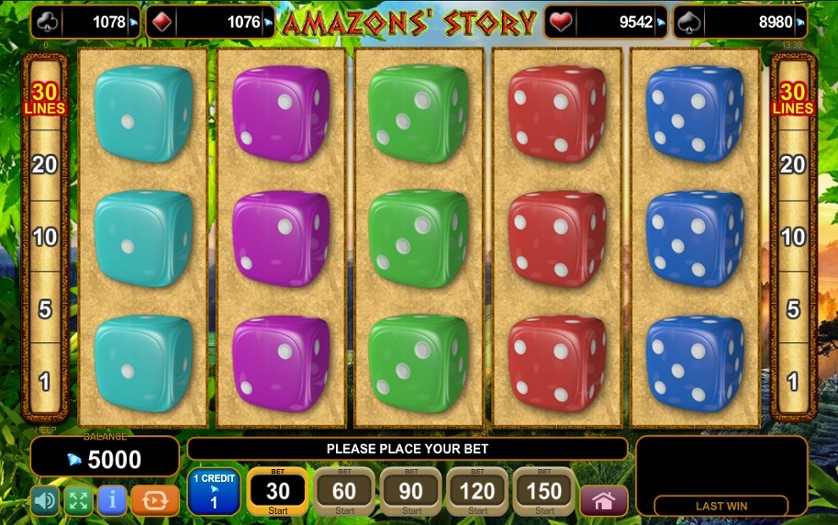
Task: Open the paytable info screen
Action: [x=112, y=499]
